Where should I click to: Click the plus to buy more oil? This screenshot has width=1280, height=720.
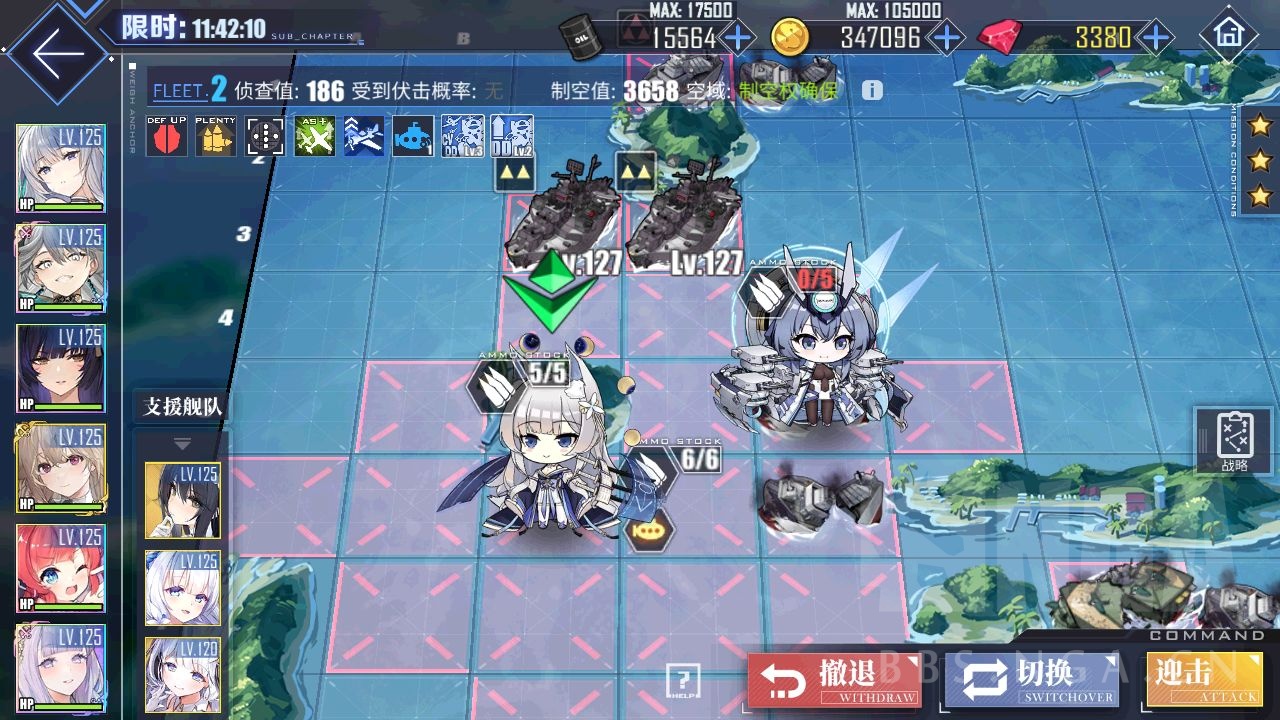coord(737,38)
